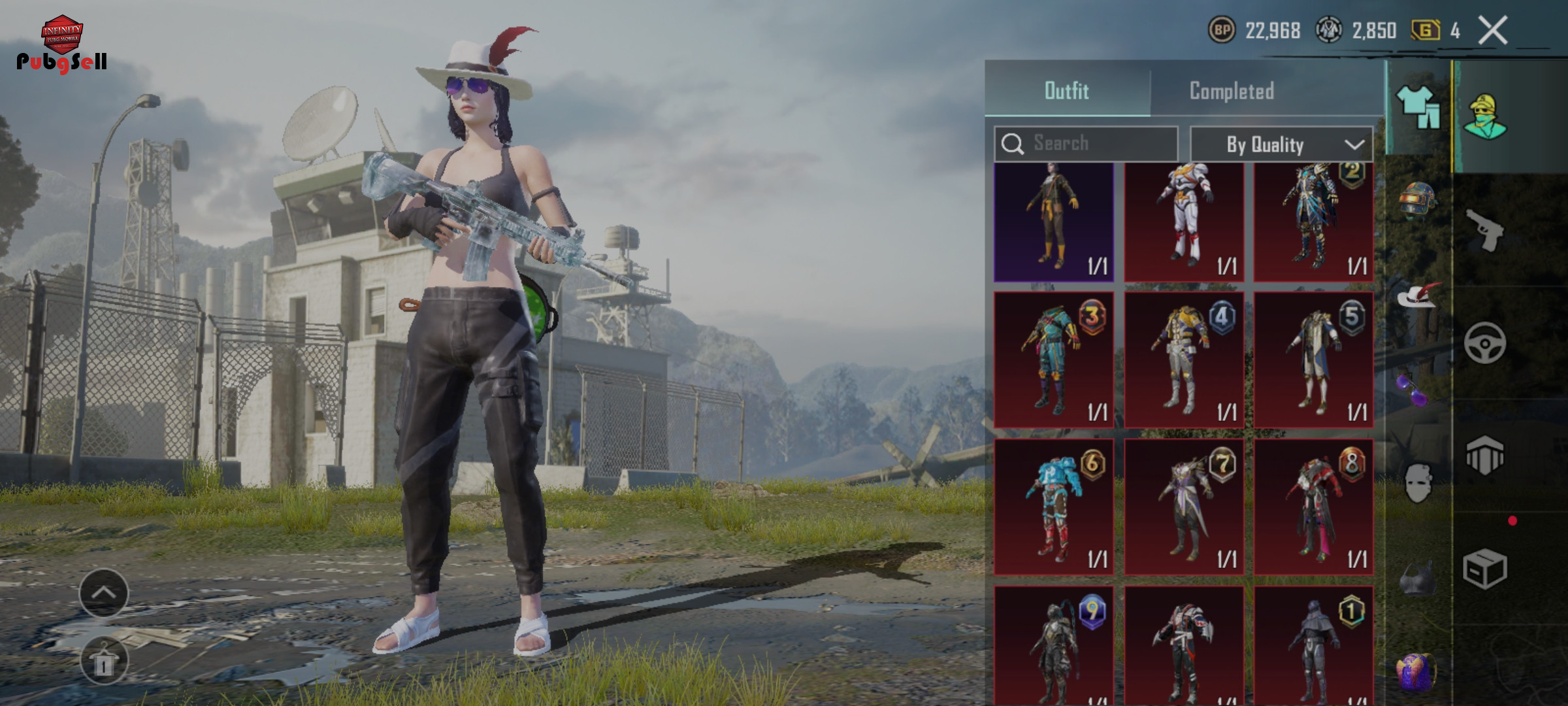Select the outfit marked with badge 5

coord(1313,360)
